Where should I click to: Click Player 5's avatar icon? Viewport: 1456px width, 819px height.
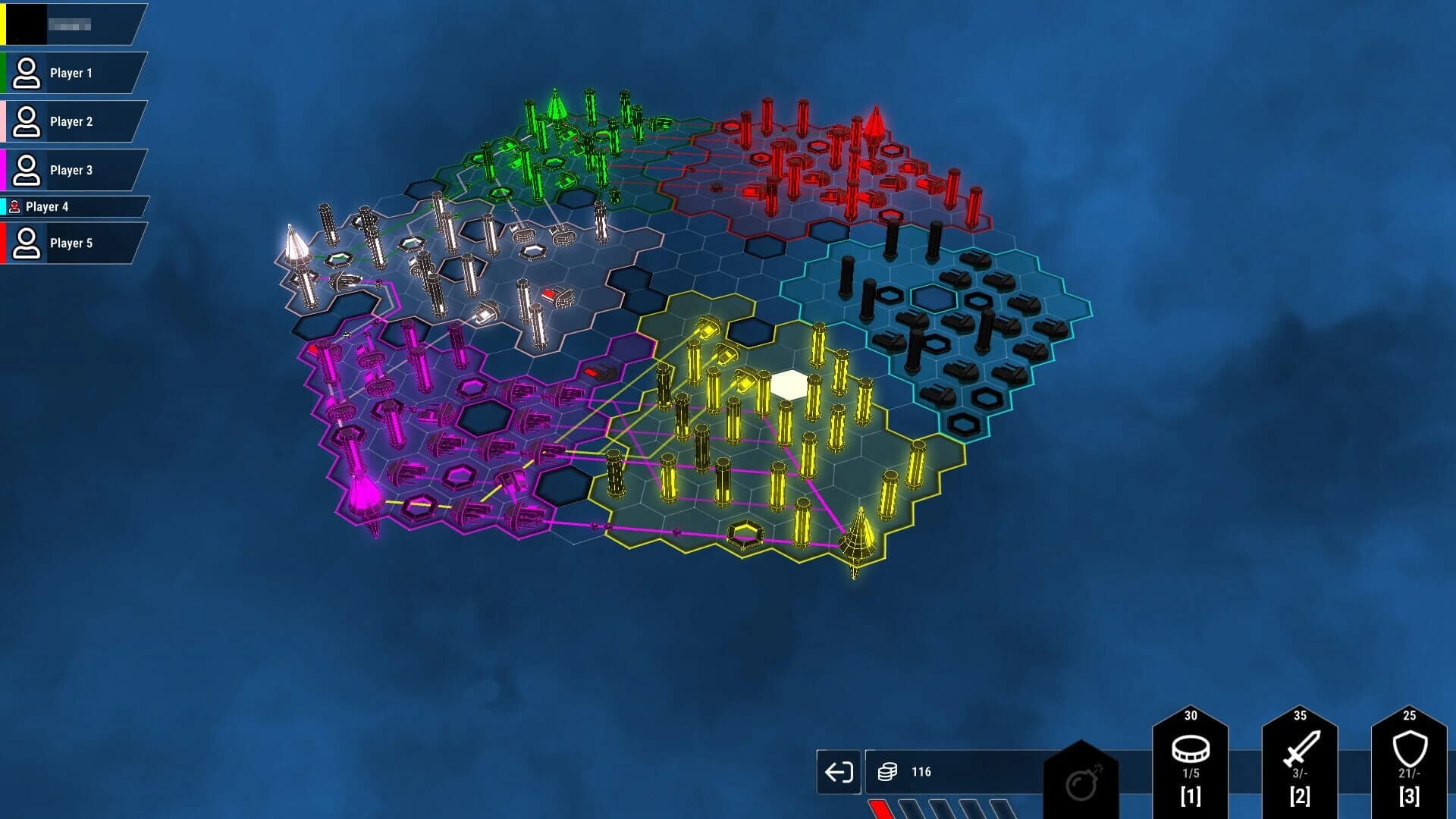29,243
